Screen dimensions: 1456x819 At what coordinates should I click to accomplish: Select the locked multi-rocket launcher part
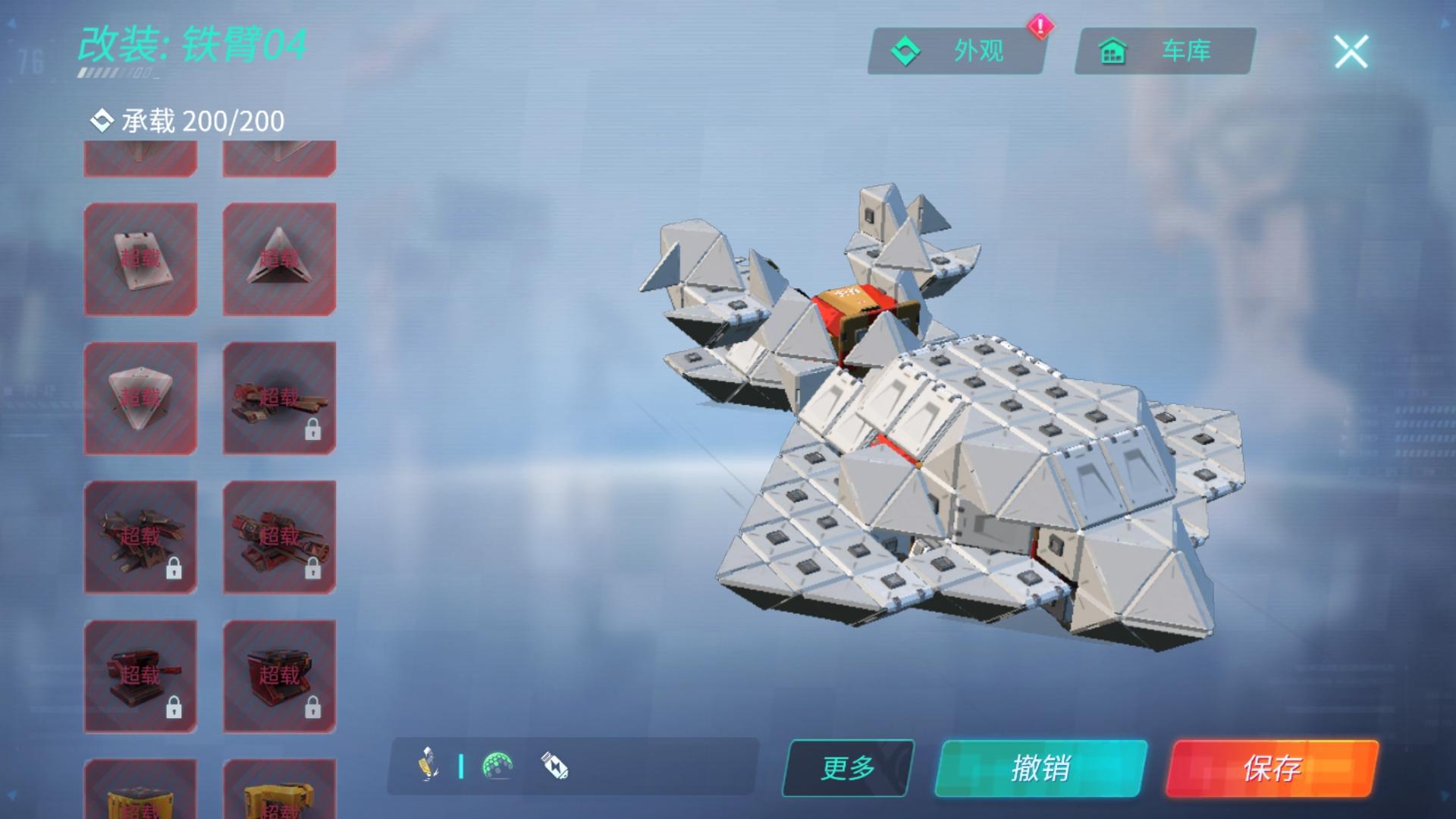click(x=140, y=537)
